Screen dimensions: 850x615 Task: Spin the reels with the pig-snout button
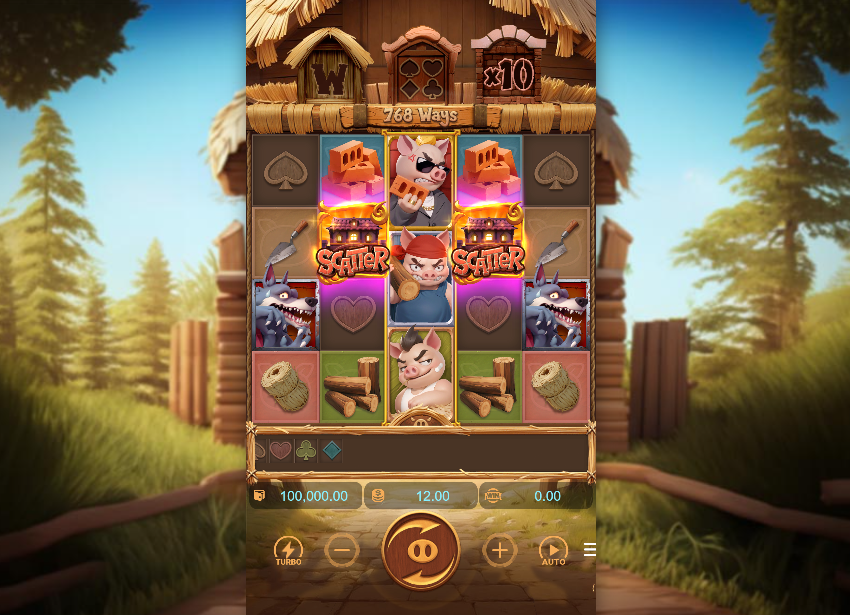point(421,550)
